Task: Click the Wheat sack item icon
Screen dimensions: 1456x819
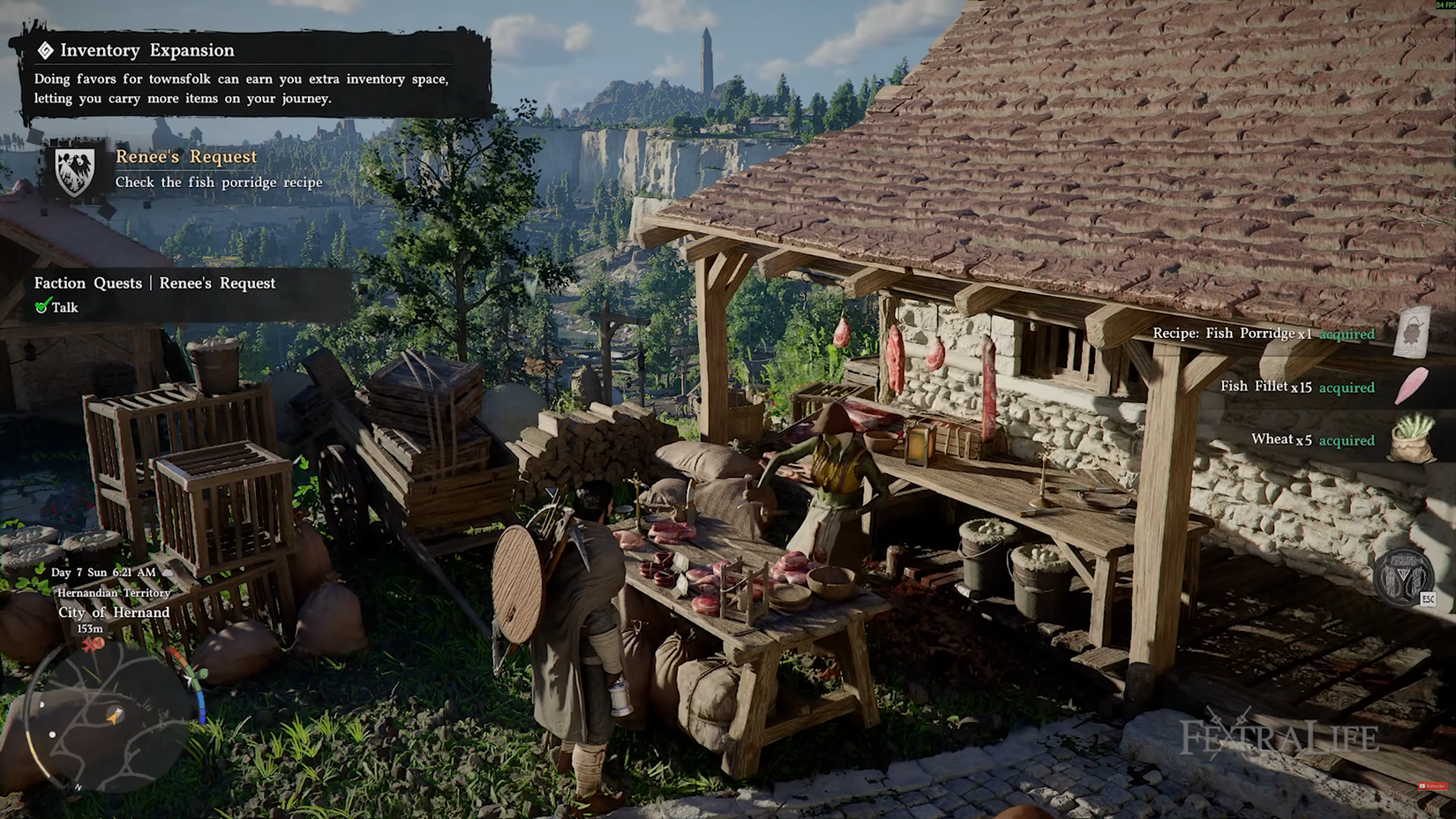Action: 1411,439
